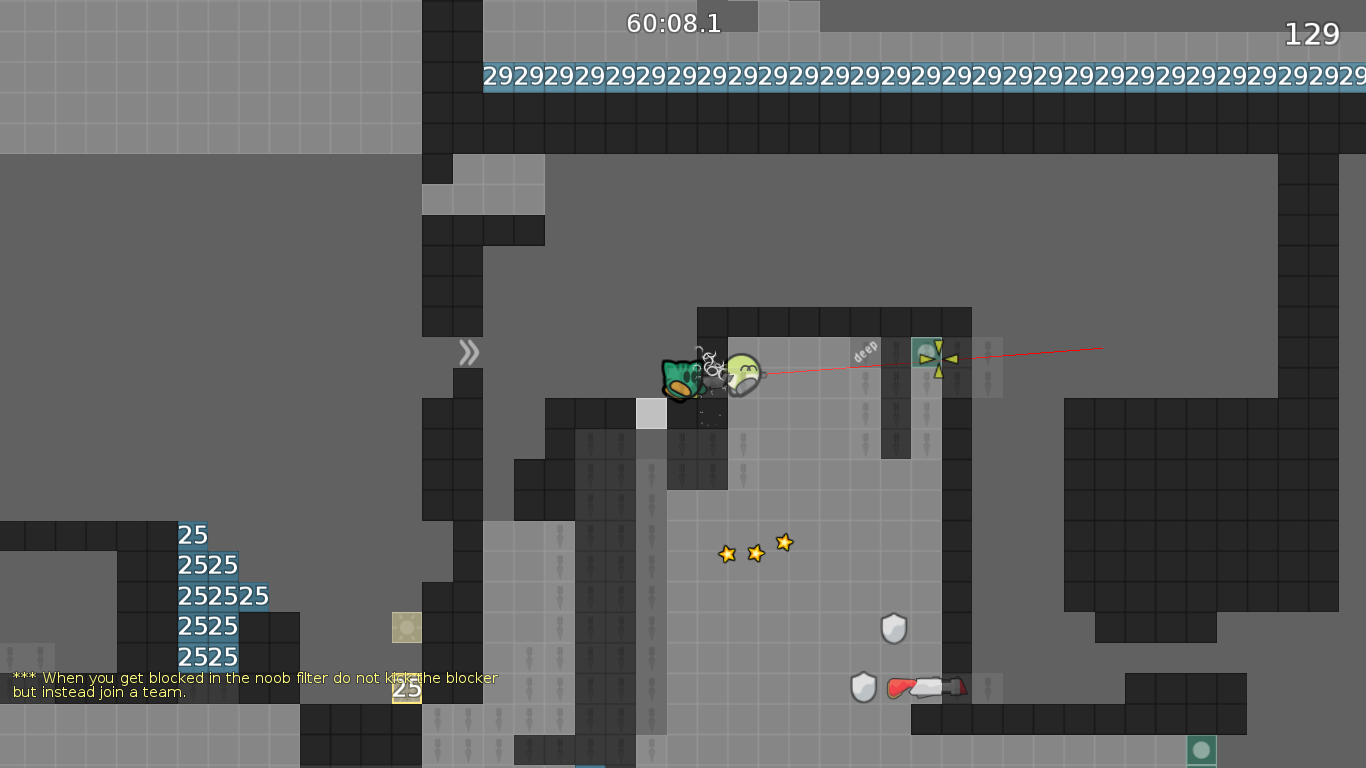This screenshot has width=1366, height=768.
Task: Click the green striped tee character
Action: tap(683, 378)
